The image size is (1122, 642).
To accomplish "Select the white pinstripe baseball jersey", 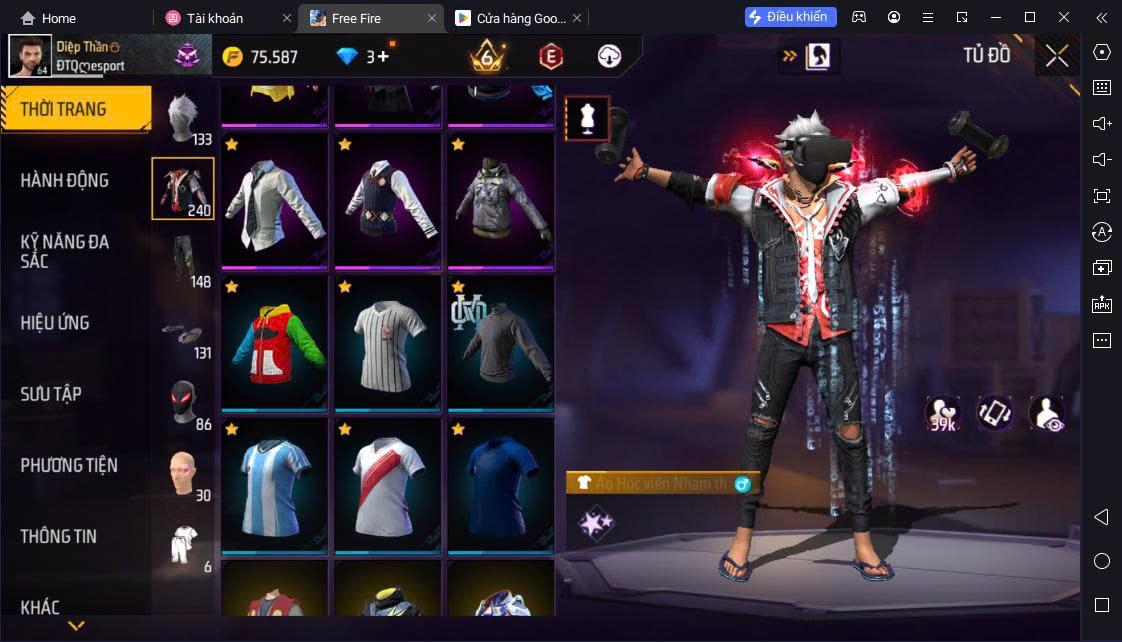I will pyautogui.click(x=388, y=341).
